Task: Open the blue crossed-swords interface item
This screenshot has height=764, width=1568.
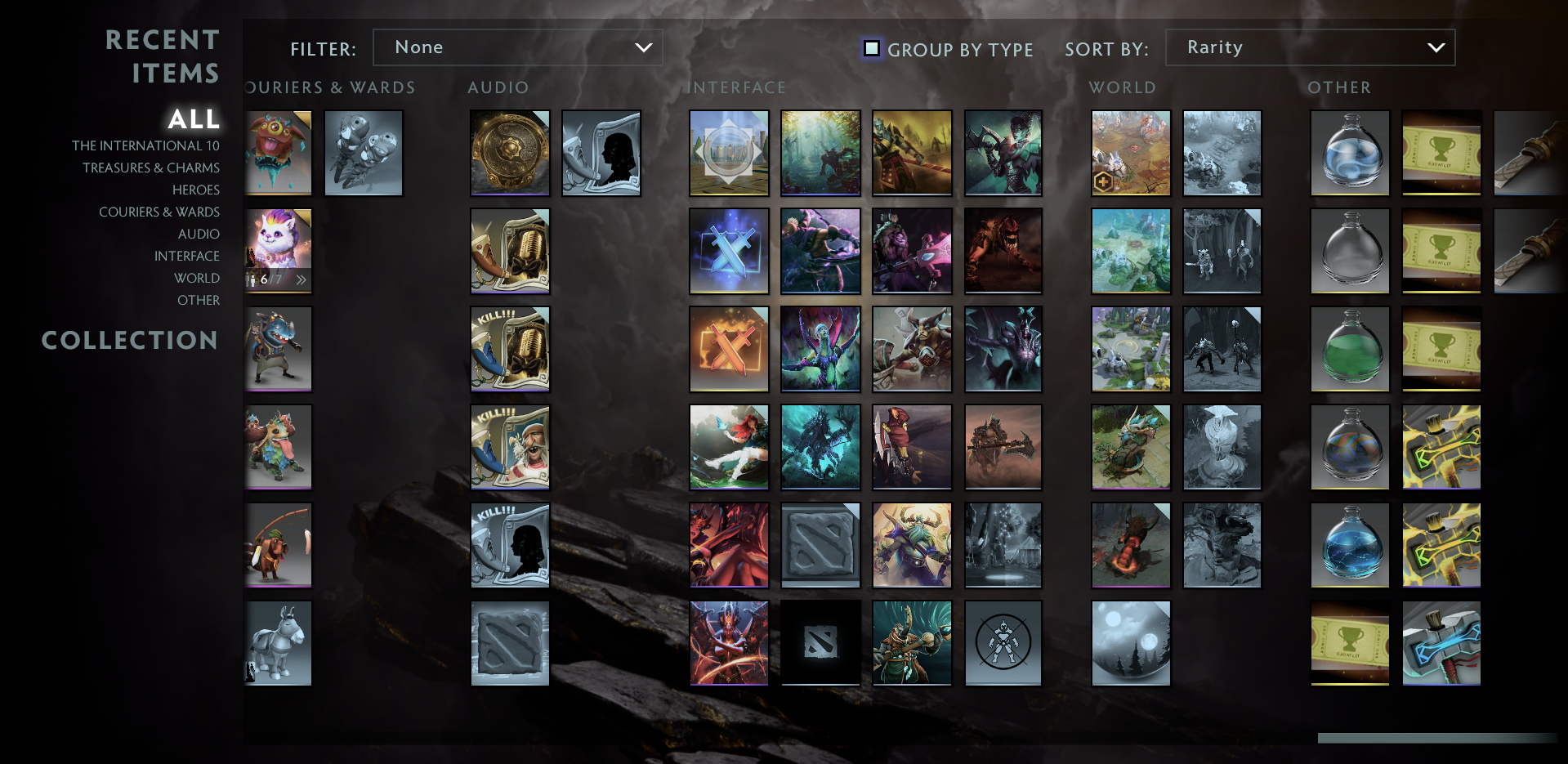Action: point(728,251)
